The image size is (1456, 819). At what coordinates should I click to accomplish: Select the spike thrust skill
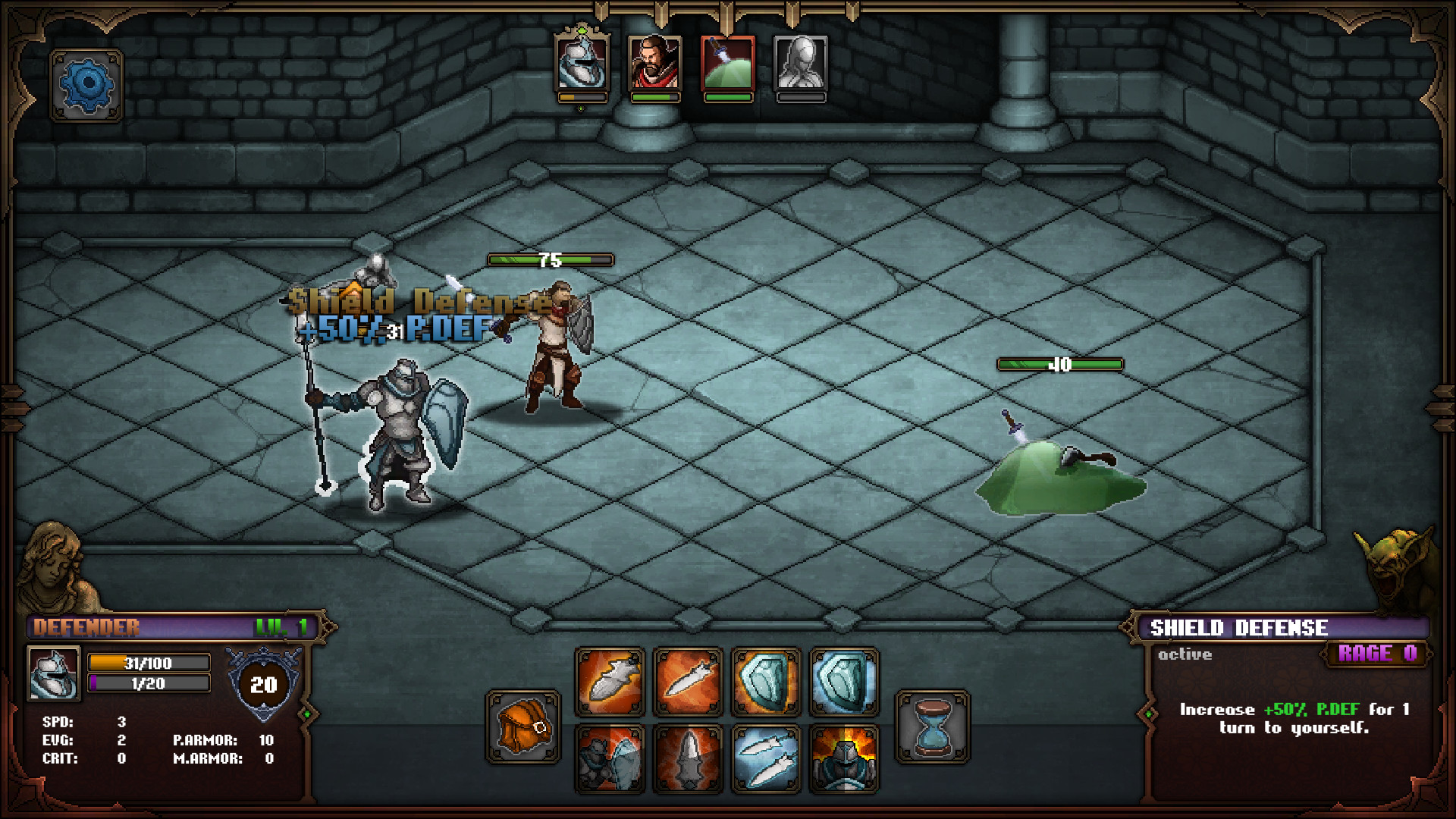tap(689, 758)
